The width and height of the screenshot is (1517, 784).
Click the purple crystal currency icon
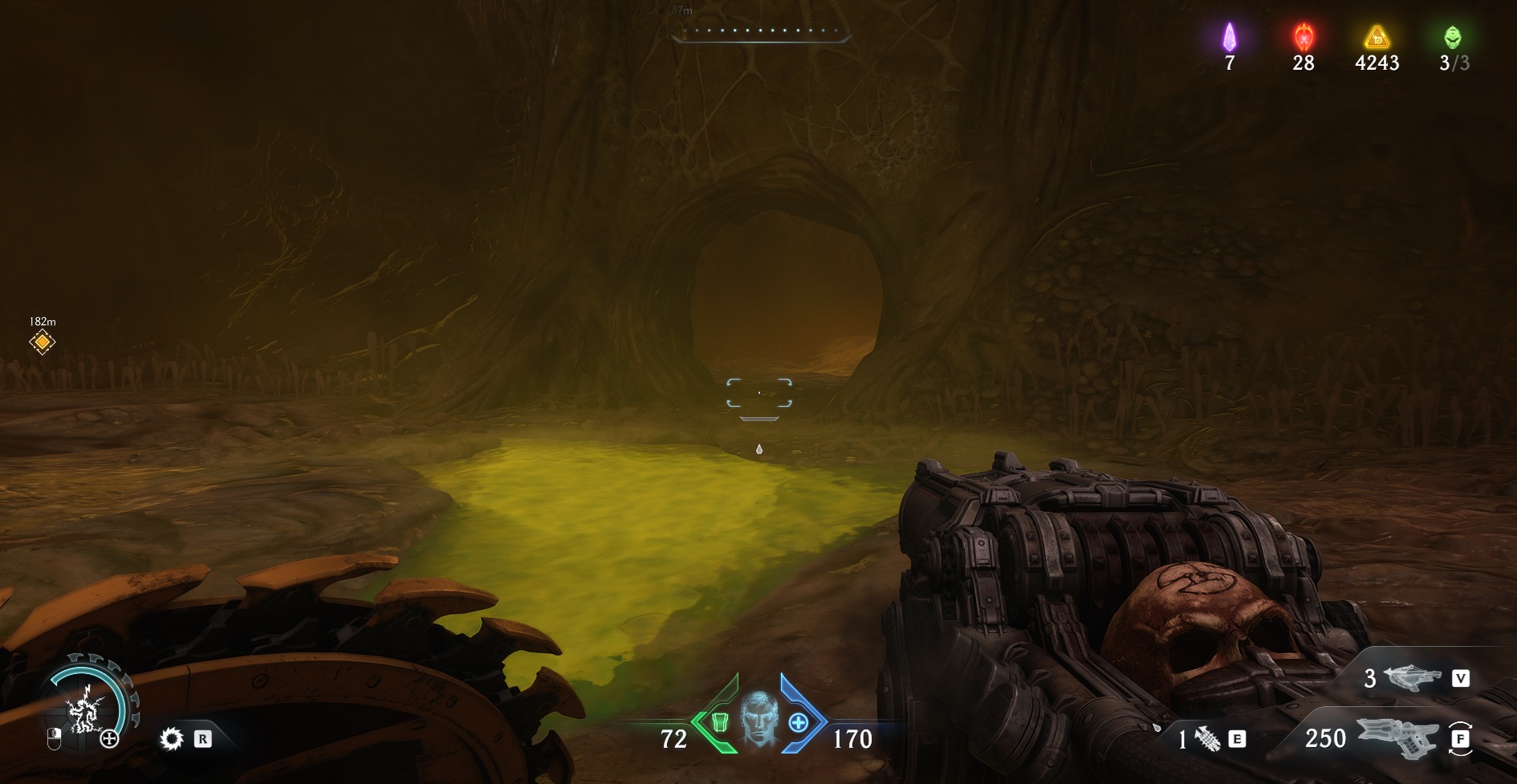pos(1229,36)
